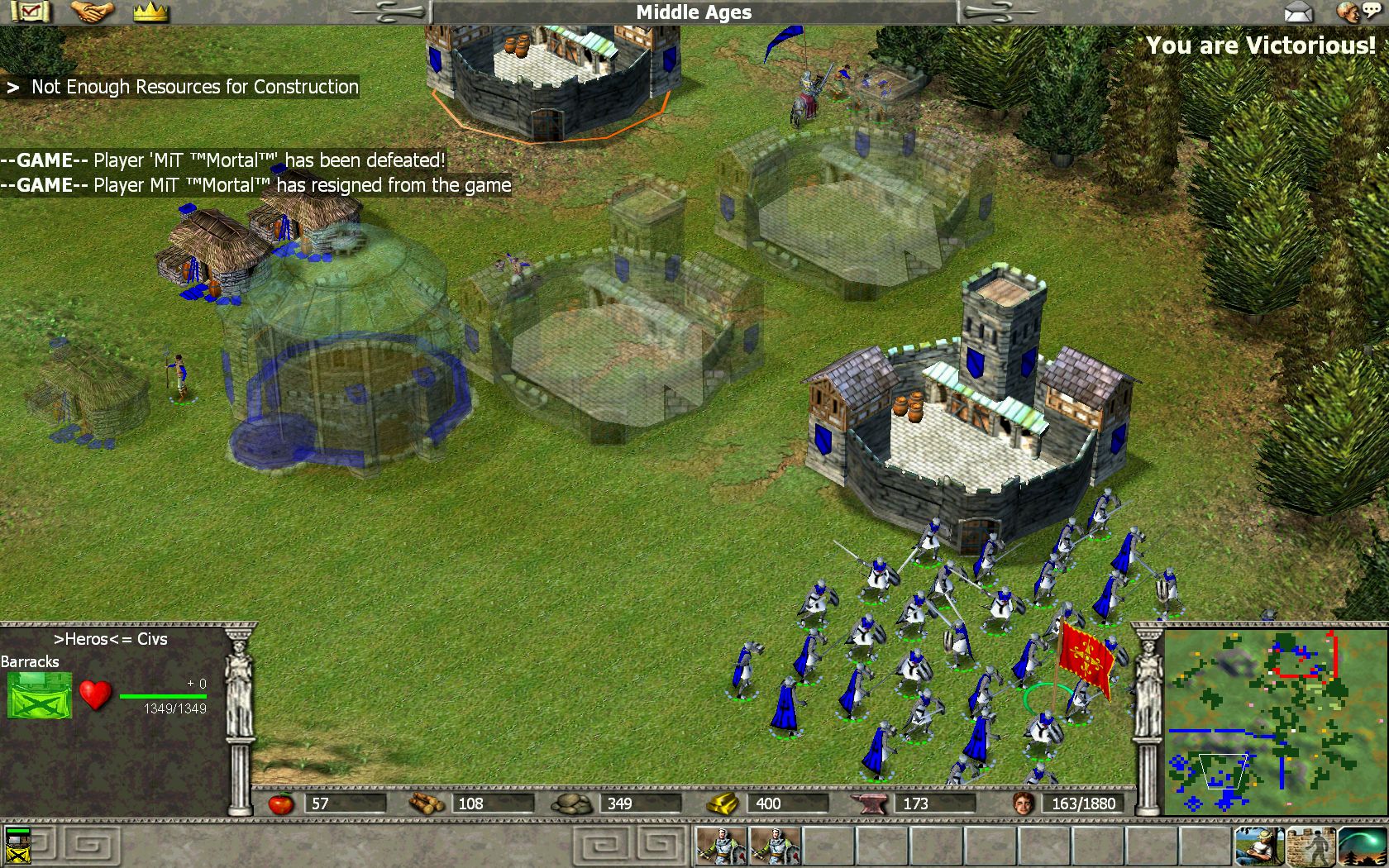Select the small barracks group icon
Screen dimensions: 1389x868
[17, 846]
